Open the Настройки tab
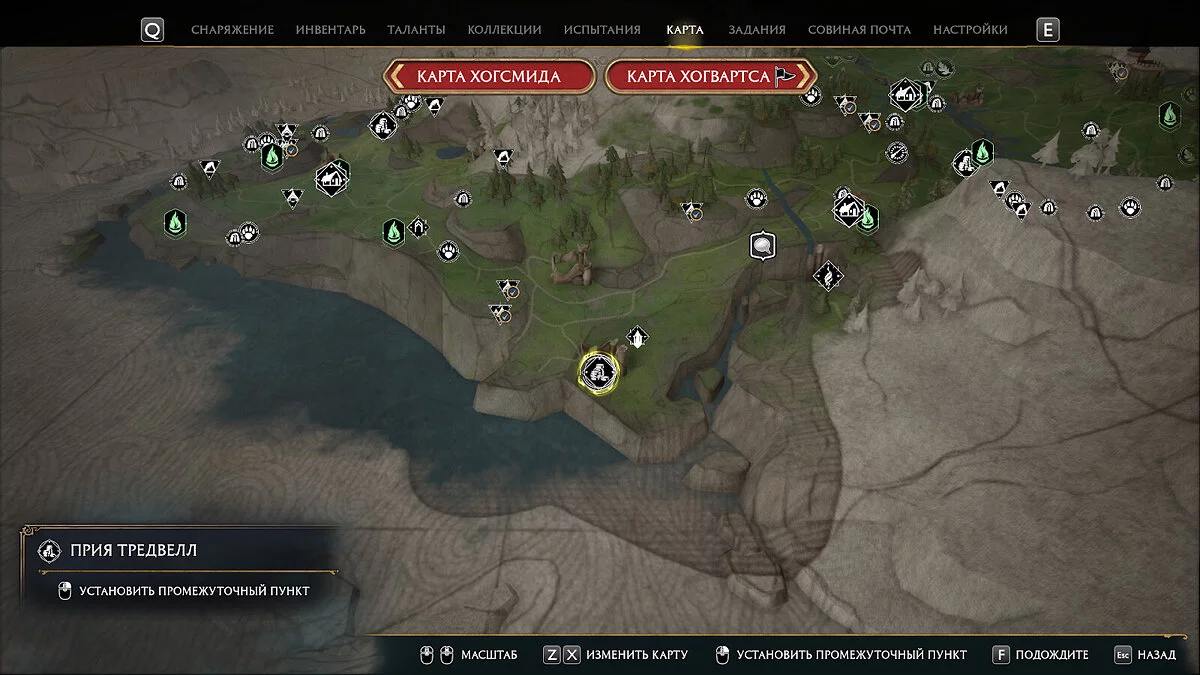 pos(970,30)
